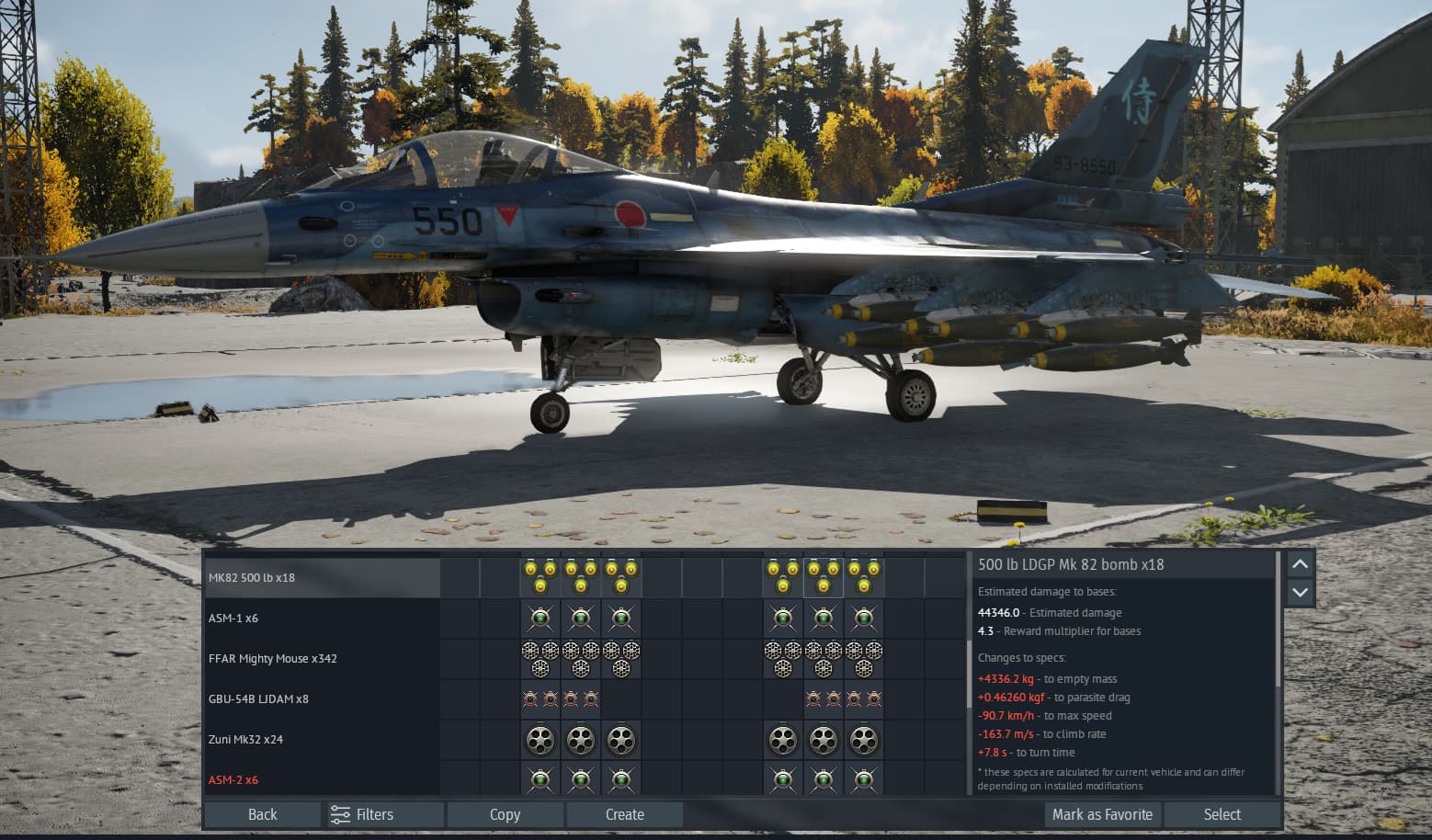The image size is (1432, 840).
Task: Click the Select button to confirm loadout
Action: 1222,814
